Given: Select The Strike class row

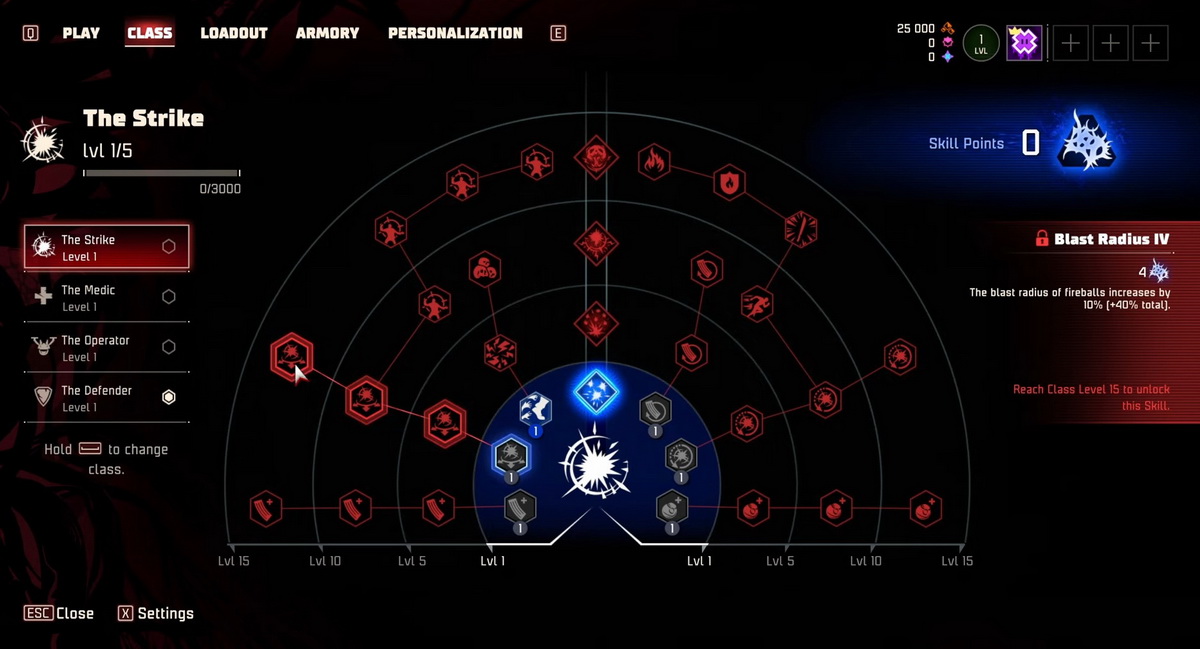Looking at the screenshot, I should tap(106, 247).
